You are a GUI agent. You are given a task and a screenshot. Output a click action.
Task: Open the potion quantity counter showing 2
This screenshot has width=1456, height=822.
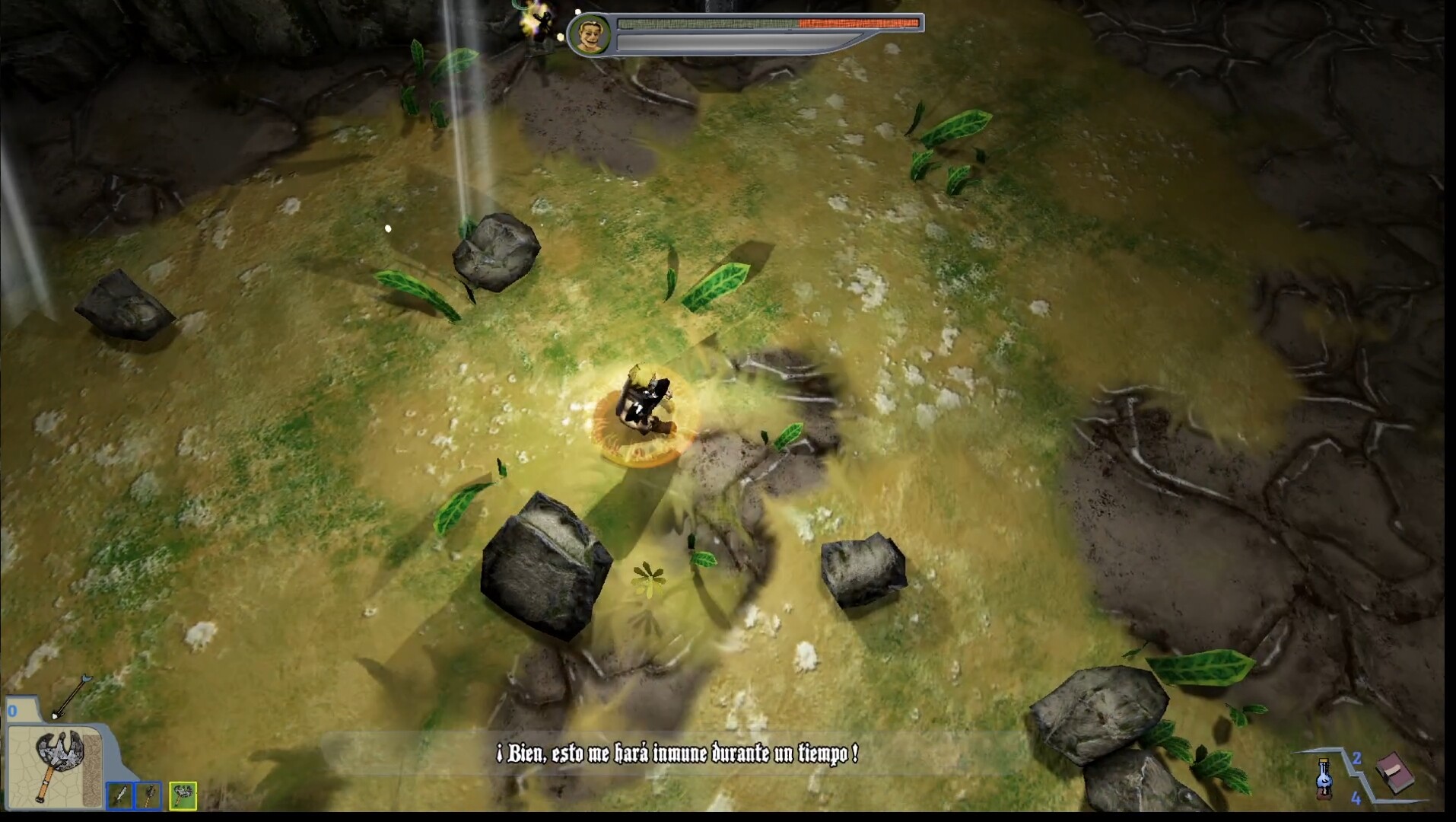click(1356, 759)
